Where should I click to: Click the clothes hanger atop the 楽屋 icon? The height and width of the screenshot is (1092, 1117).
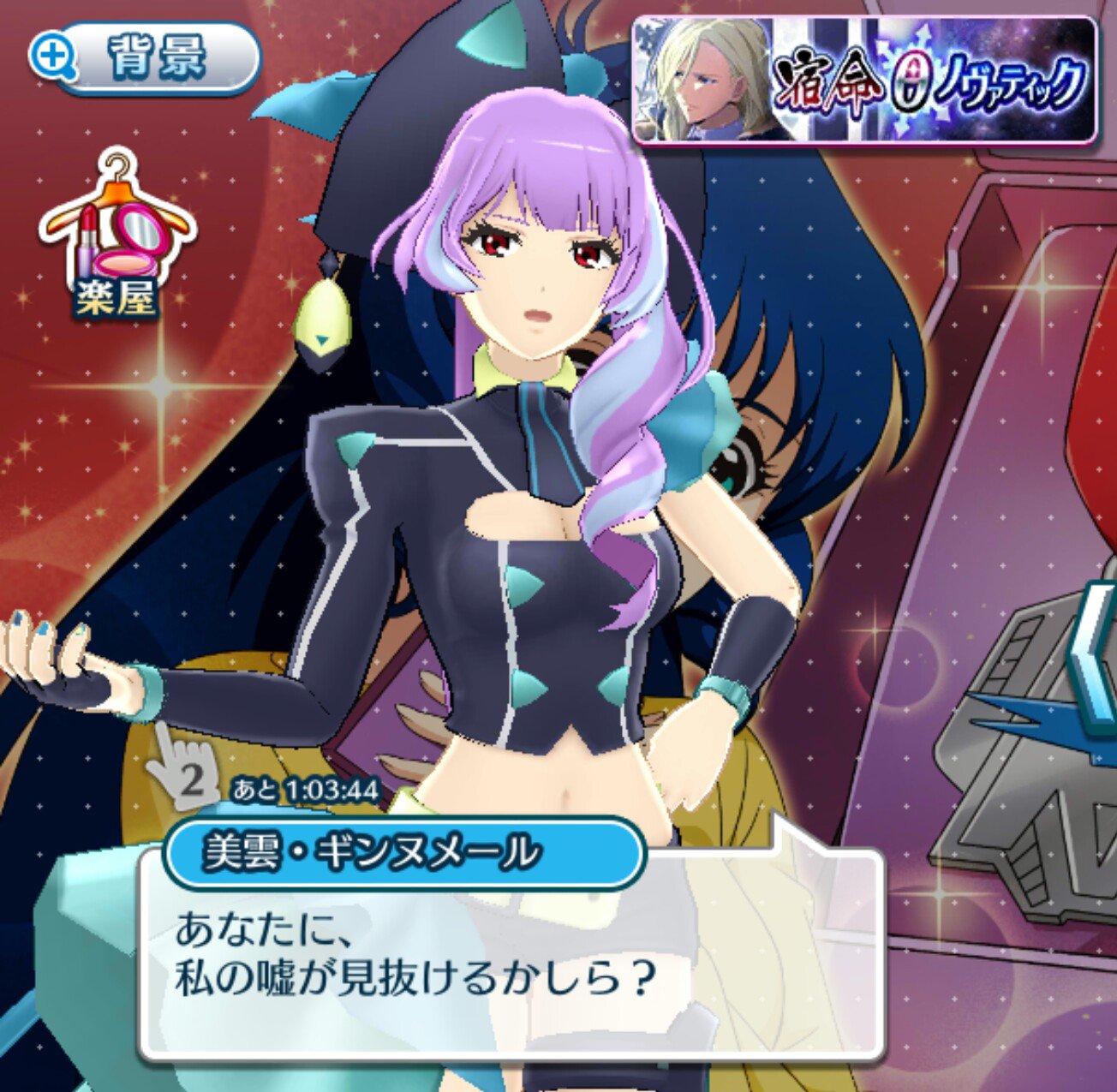116,168
